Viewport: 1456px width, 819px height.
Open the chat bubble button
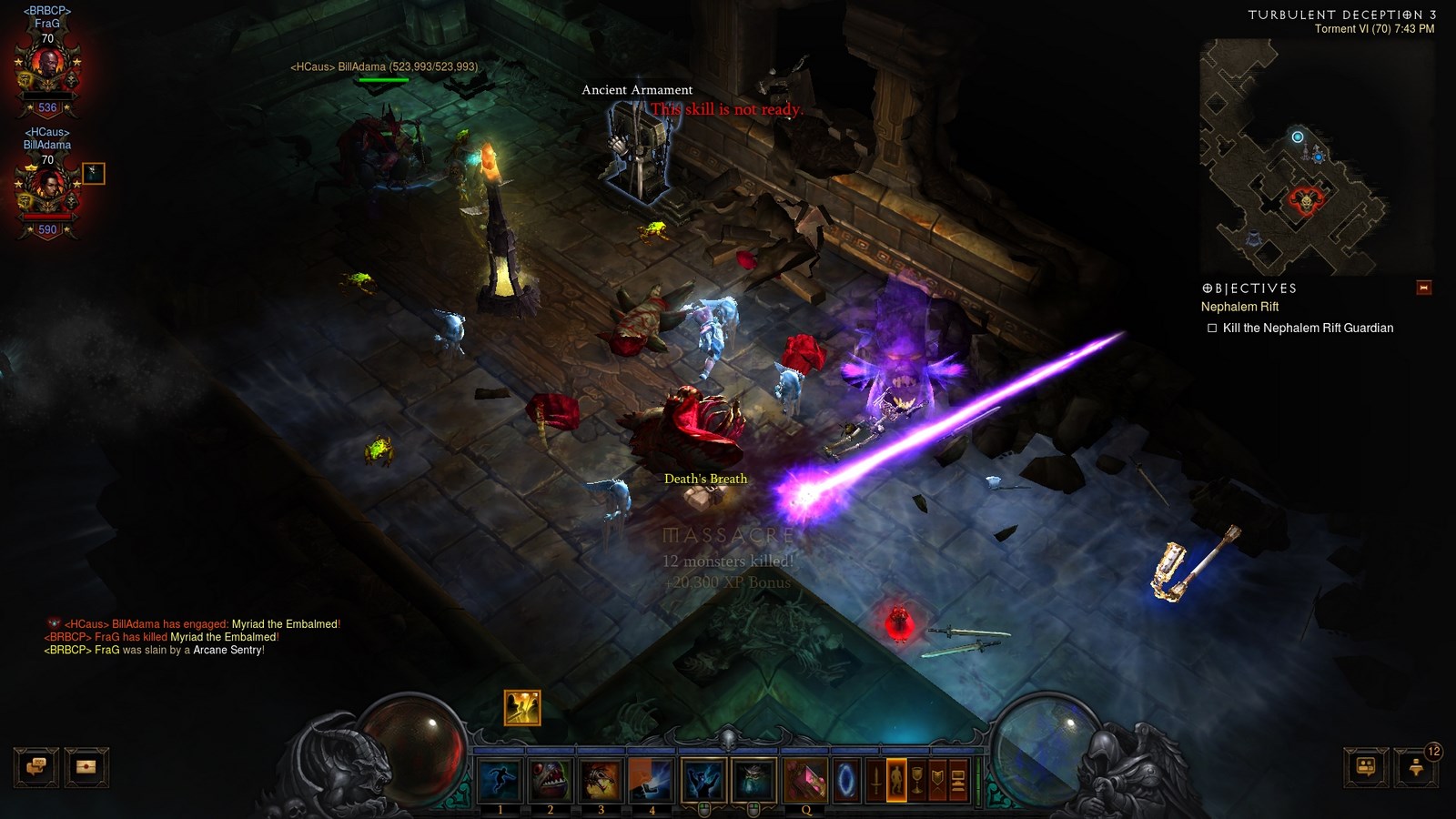pyautogui.click(x=36, y=767)
